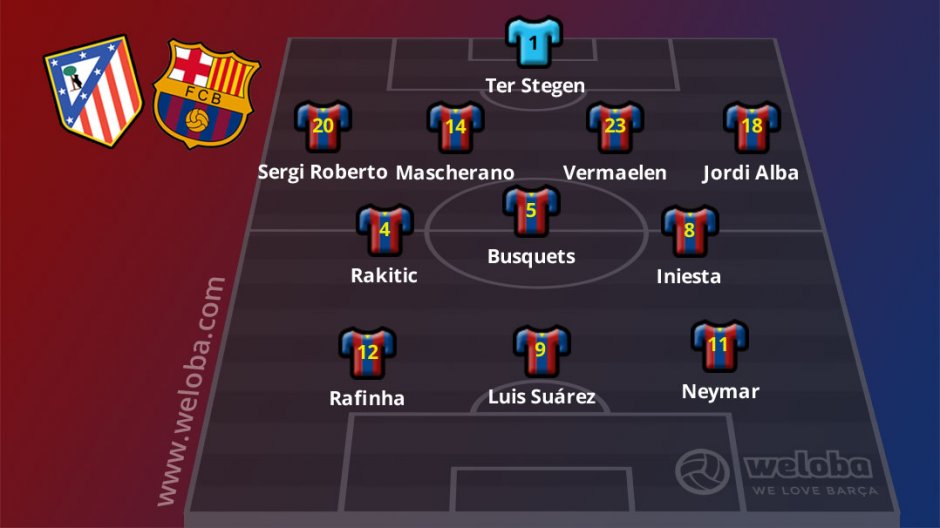The height and width of the screenshot is (528, 940).
Task: Click Jordi Alba's number 18 shirt
Action: pyautogui.click(x=751, y=127)
